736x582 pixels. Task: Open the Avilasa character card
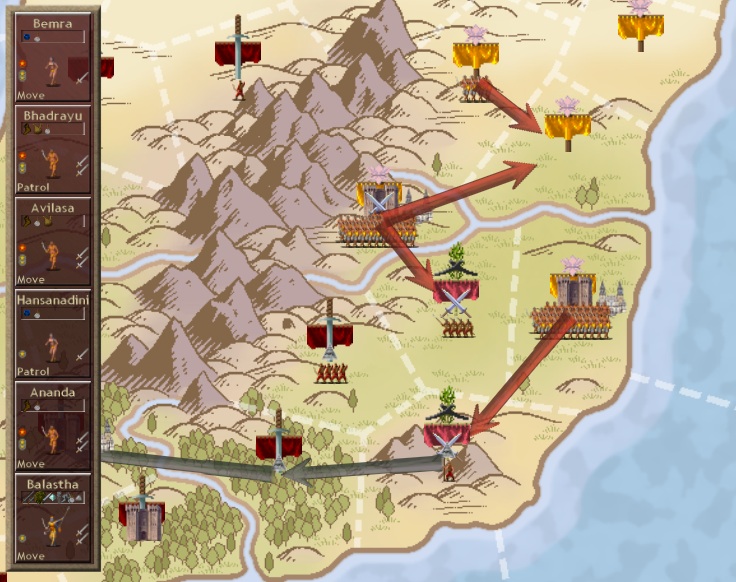coord(53,241)
